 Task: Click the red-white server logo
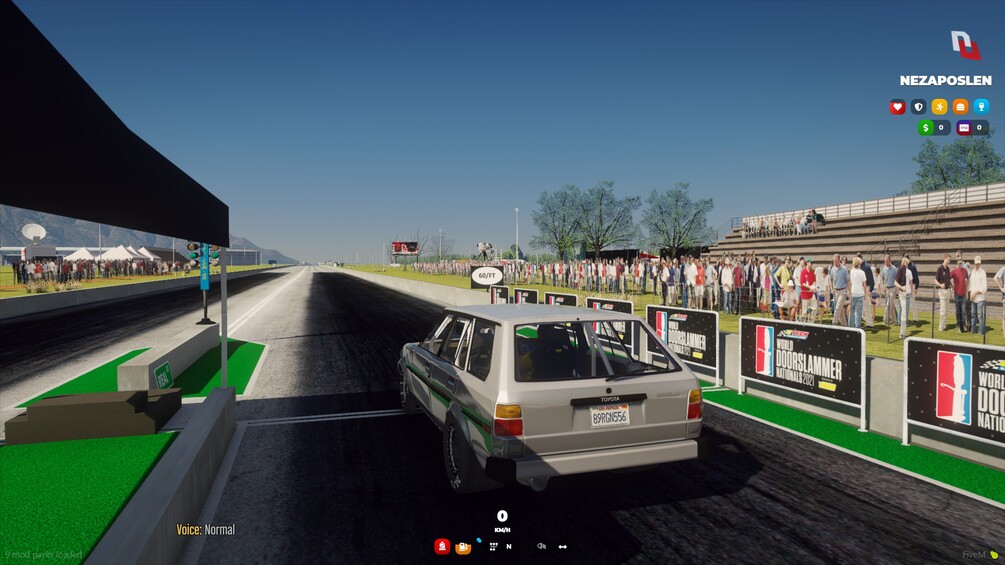(x=965, y=45)
